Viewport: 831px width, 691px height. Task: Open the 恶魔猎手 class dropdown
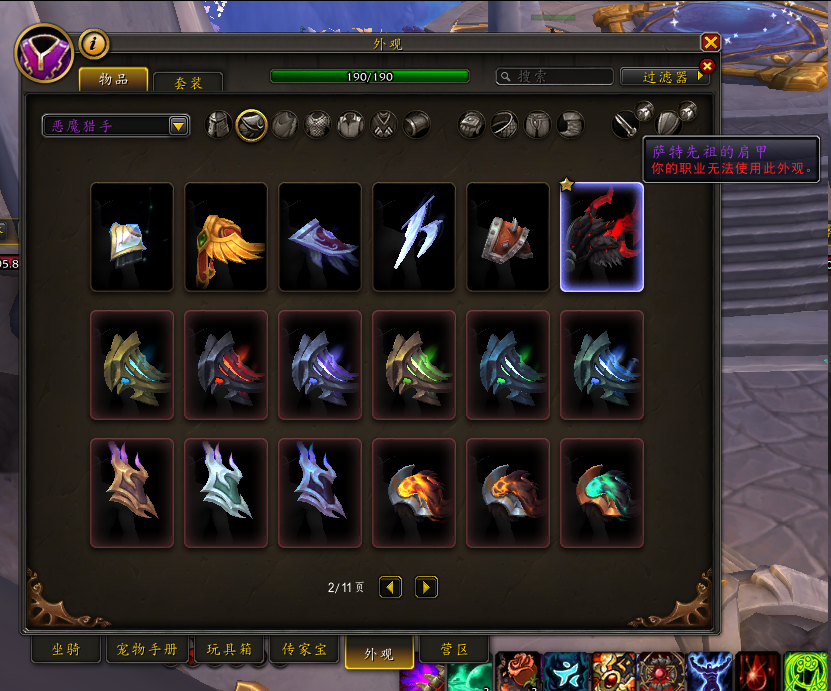pyautogui.click(x=116, y=125)
